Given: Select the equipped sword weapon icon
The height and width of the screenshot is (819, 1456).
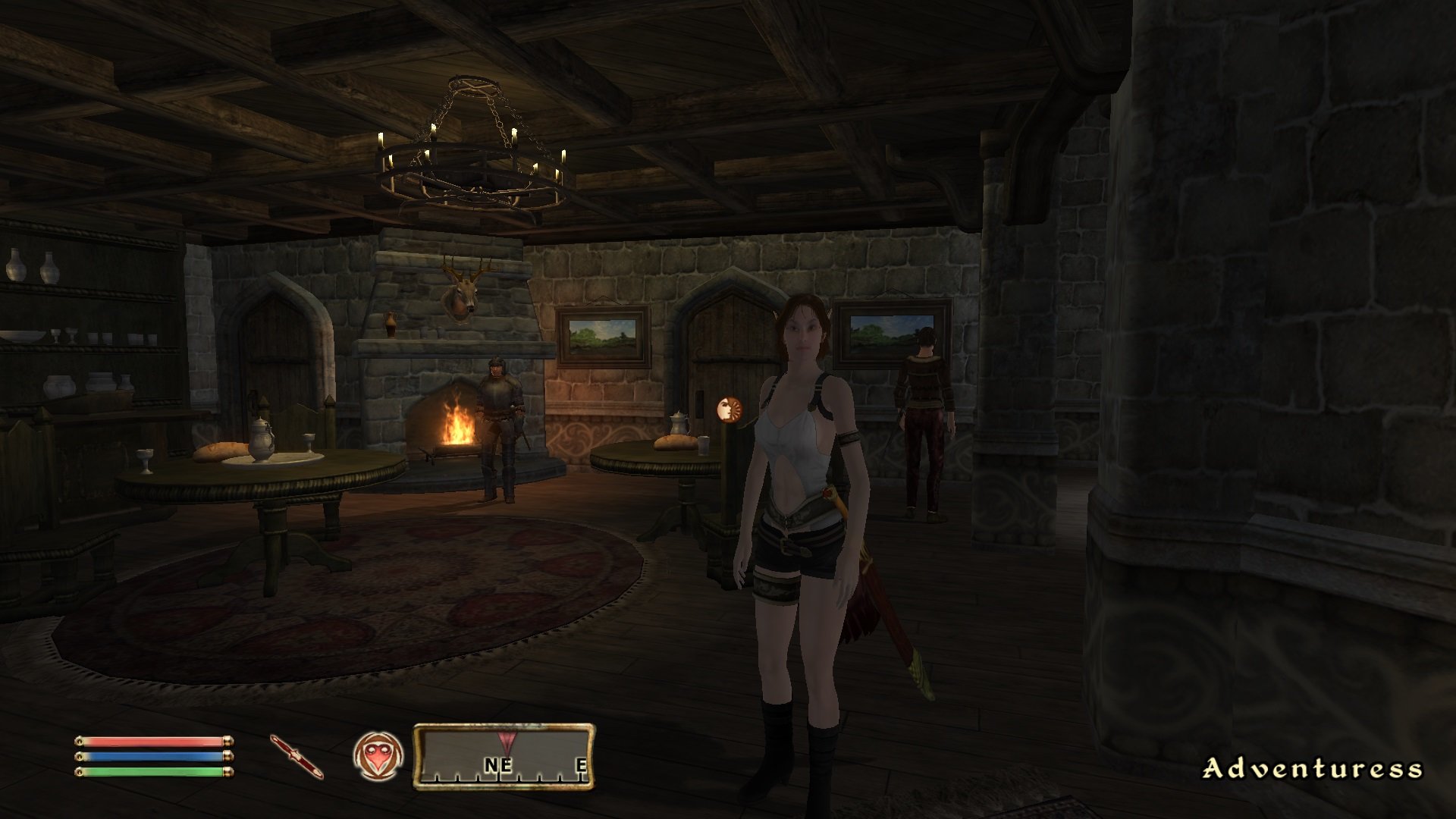Looking at the screenshot, I should pyautogui.click(x=297, y=756).
